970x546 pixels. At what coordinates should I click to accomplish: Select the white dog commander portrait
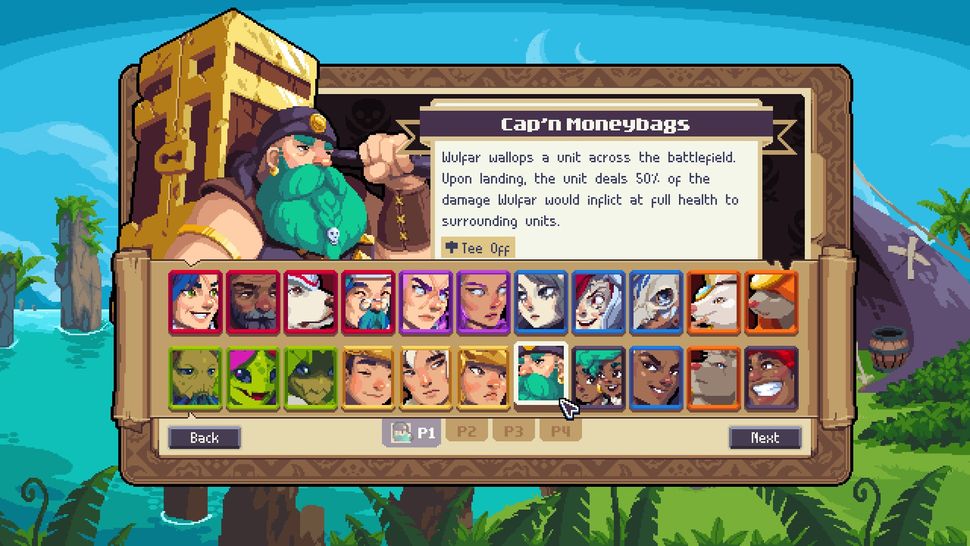pos(311,301)
